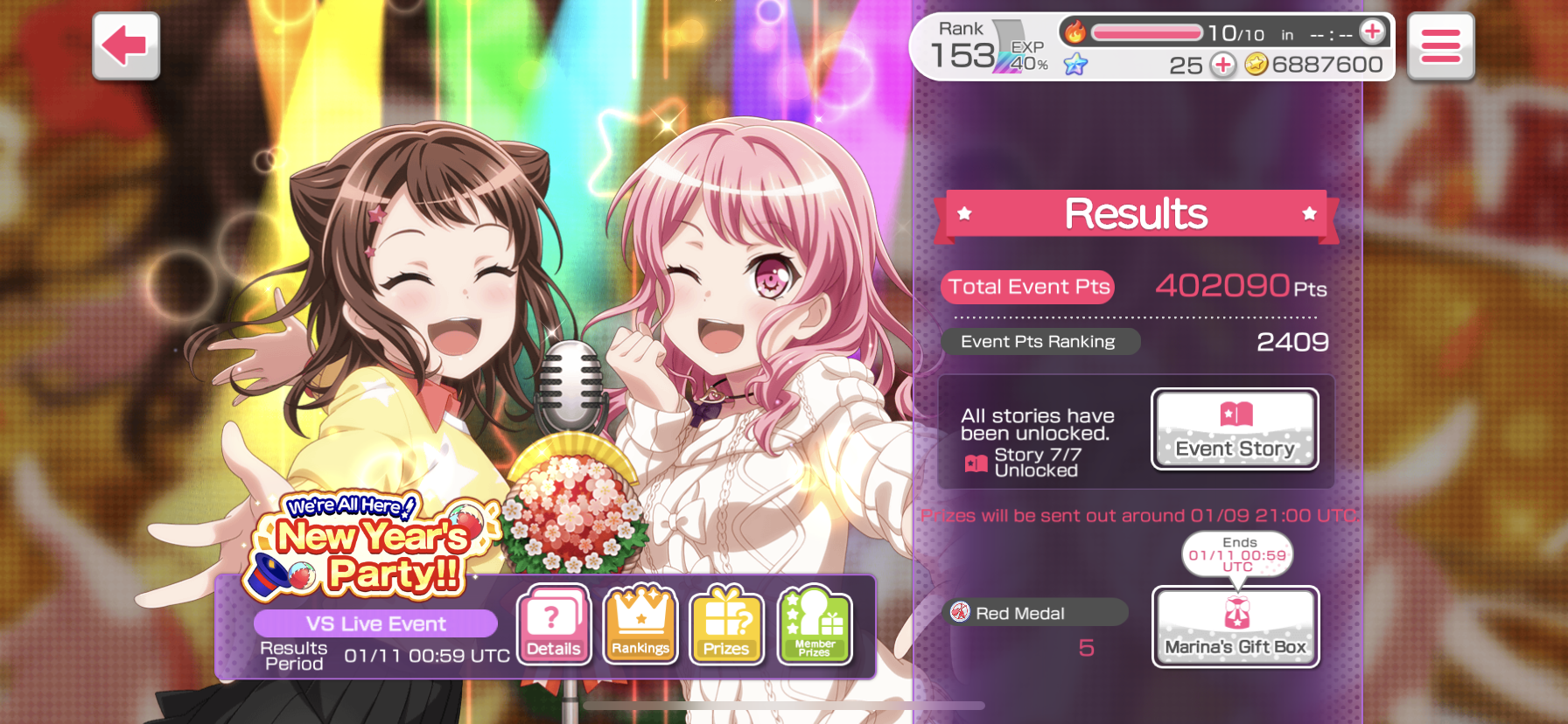Go back with the red arrow button

click(x=126, y=46)
